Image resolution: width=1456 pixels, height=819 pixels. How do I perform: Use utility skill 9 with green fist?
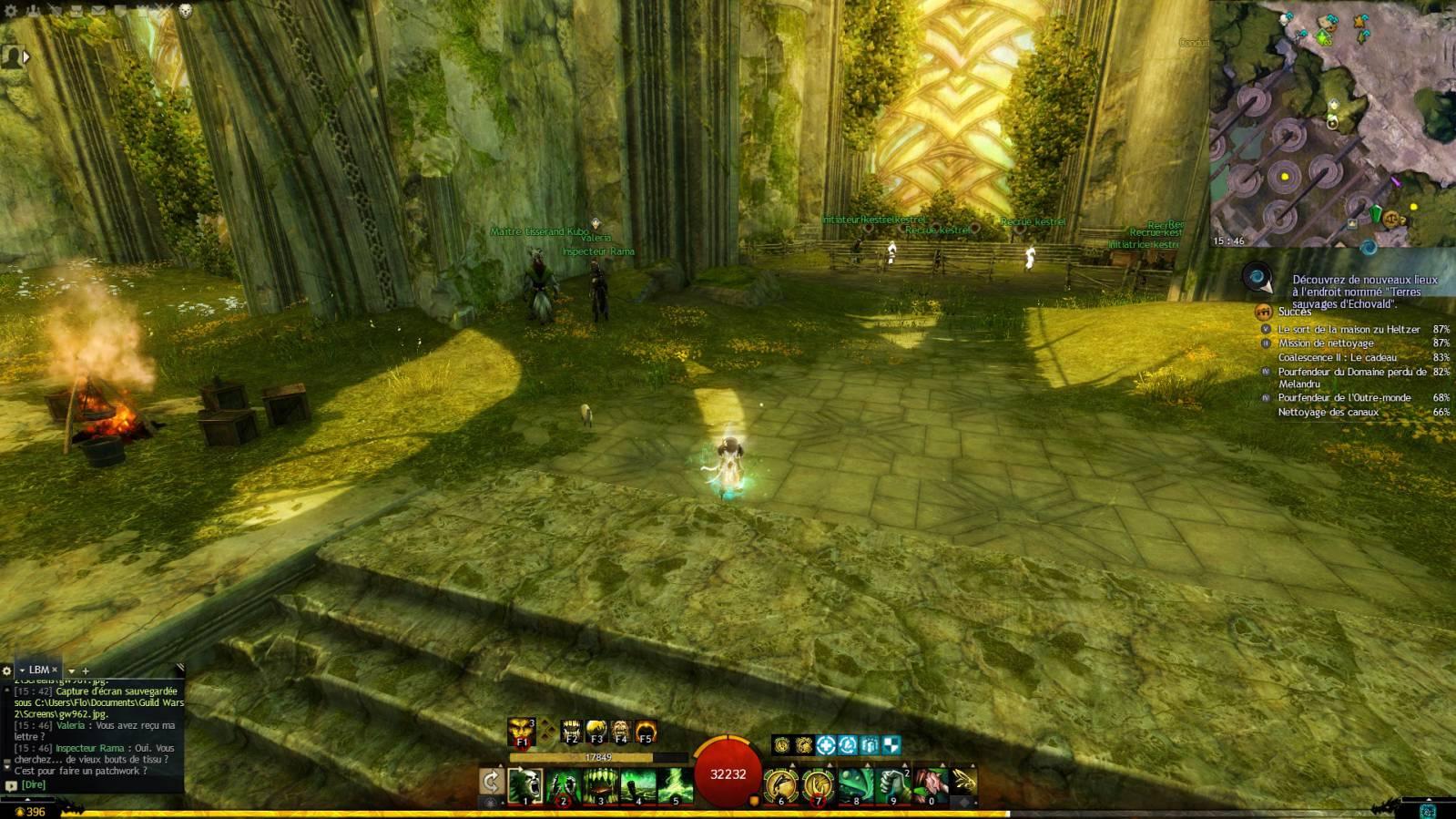[x=893, y=784]
